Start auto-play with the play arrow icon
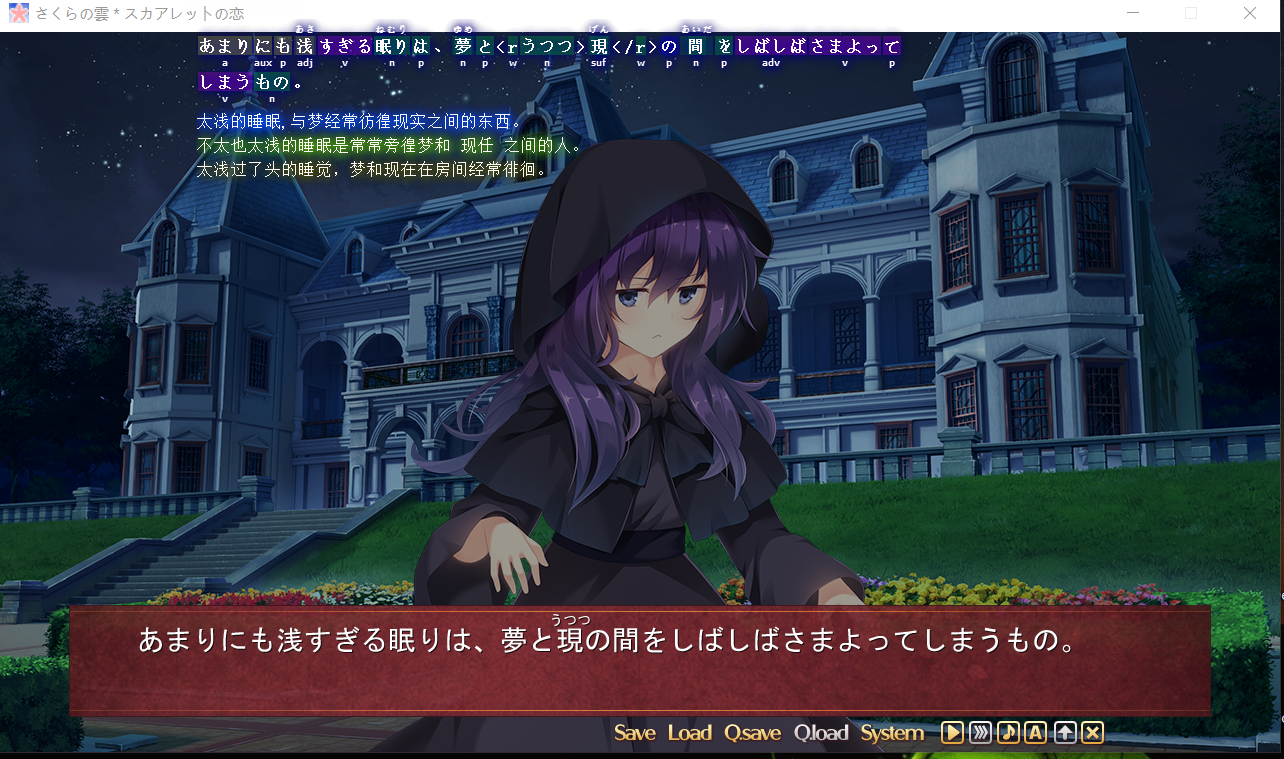The width and height of the screenshot is (1284, 759). [x=952, y=733]
